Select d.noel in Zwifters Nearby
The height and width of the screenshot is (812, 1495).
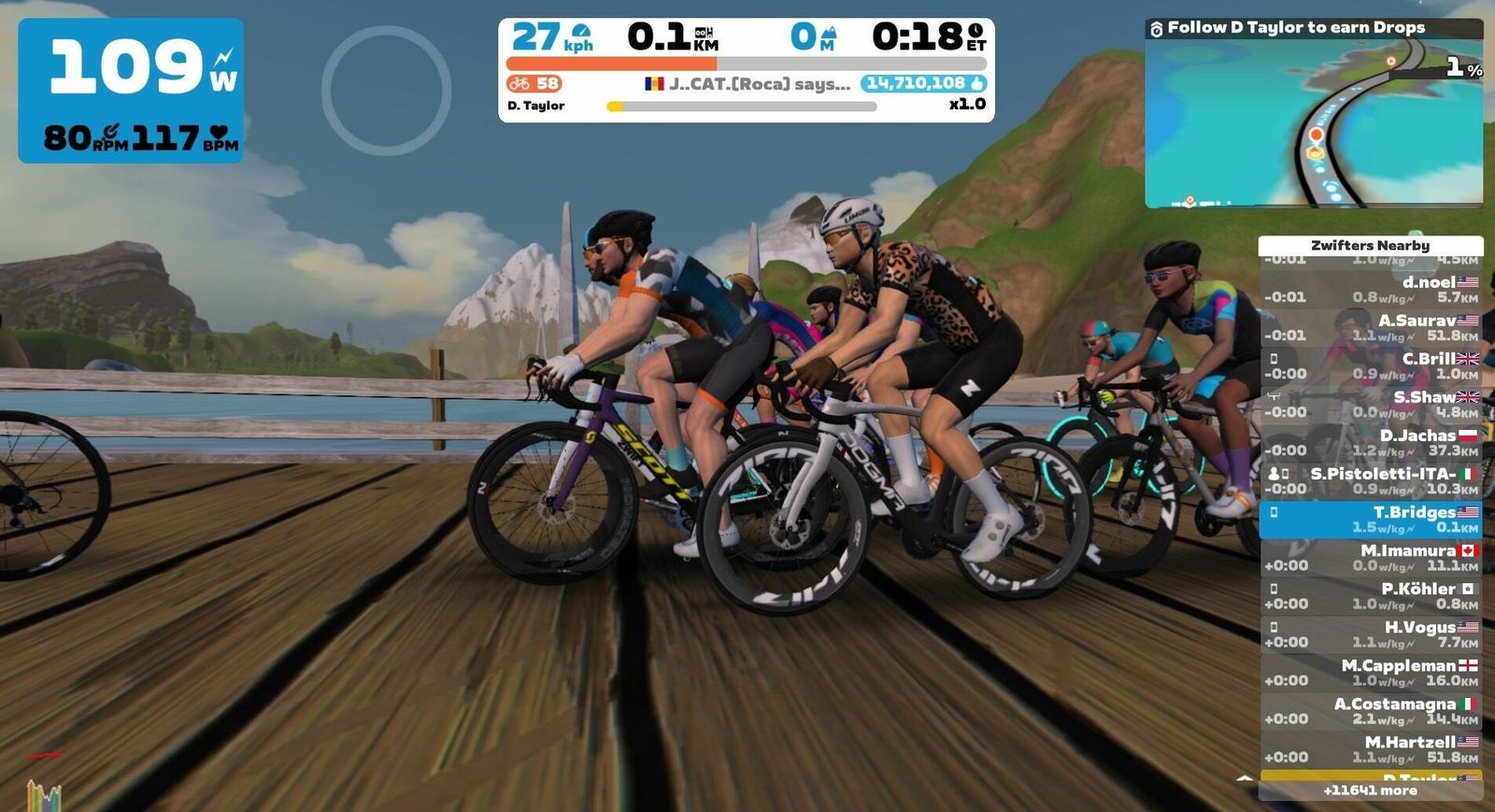[x=1371, y=290]
